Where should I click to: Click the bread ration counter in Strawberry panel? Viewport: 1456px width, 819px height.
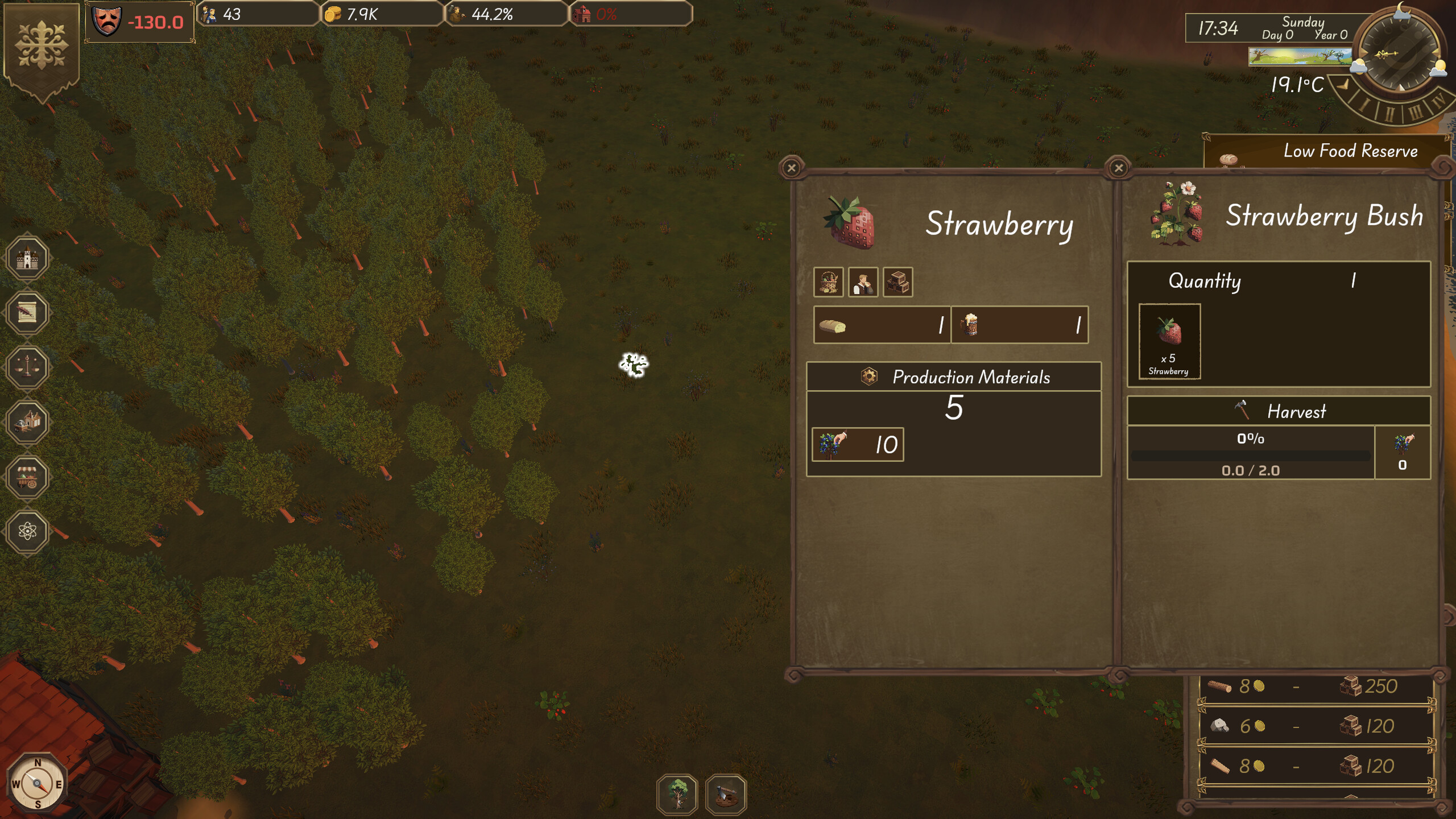[x=883, y=325]
